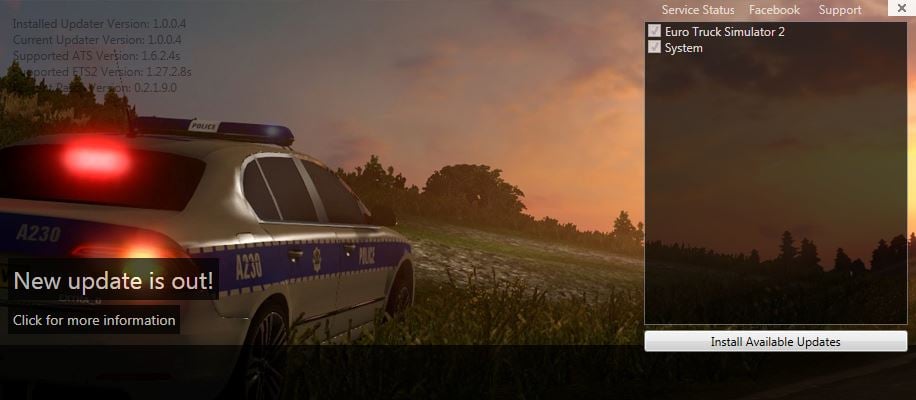
Task: Open the Support link
Action: [x=840, y=10]
